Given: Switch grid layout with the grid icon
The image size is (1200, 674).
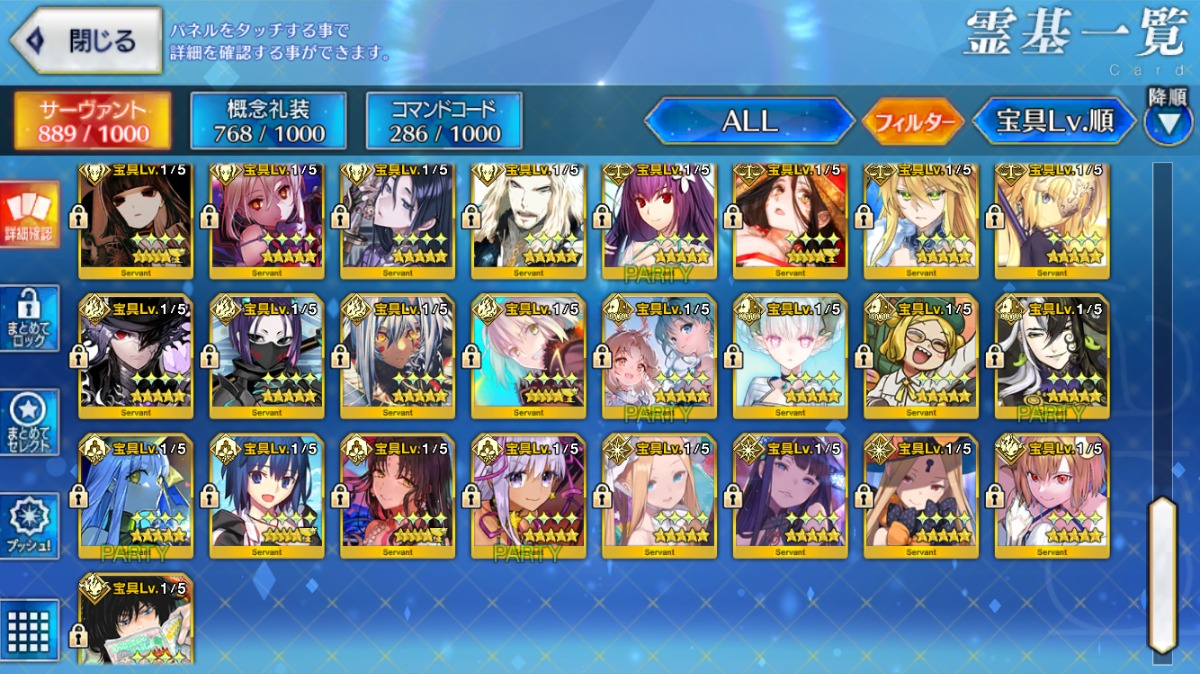Looking at the screenshot, I should 29,628.
